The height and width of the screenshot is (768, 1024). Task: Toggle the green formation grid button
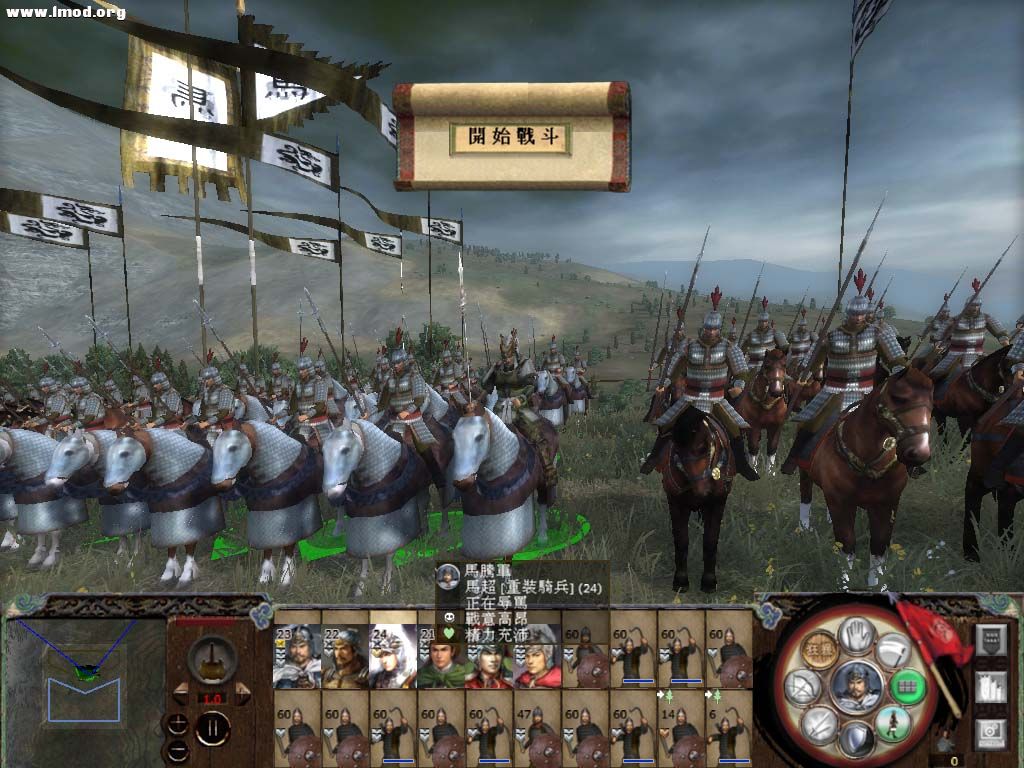click(907, 685)
